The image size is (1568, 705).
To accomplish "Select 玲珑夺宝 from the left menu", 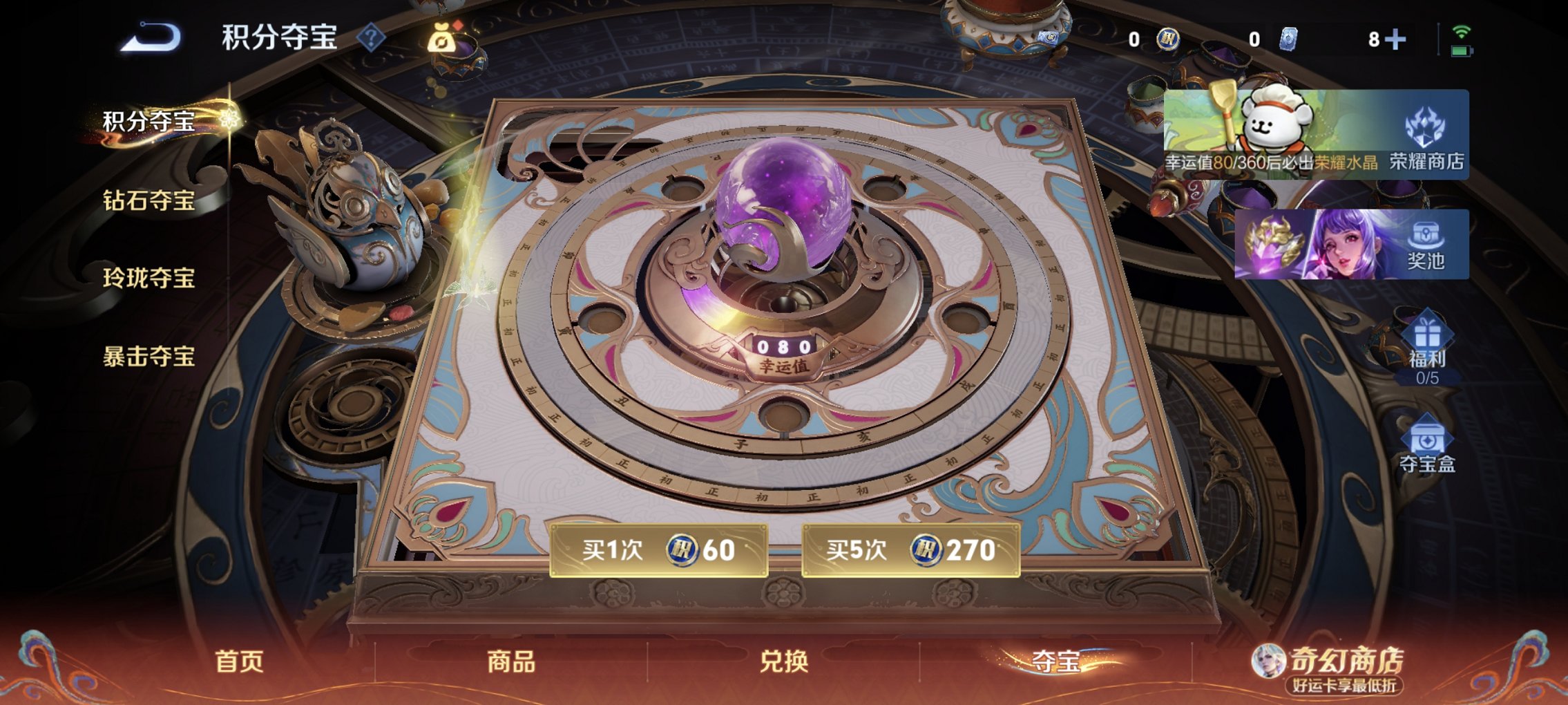I will [x=149, y=280].
